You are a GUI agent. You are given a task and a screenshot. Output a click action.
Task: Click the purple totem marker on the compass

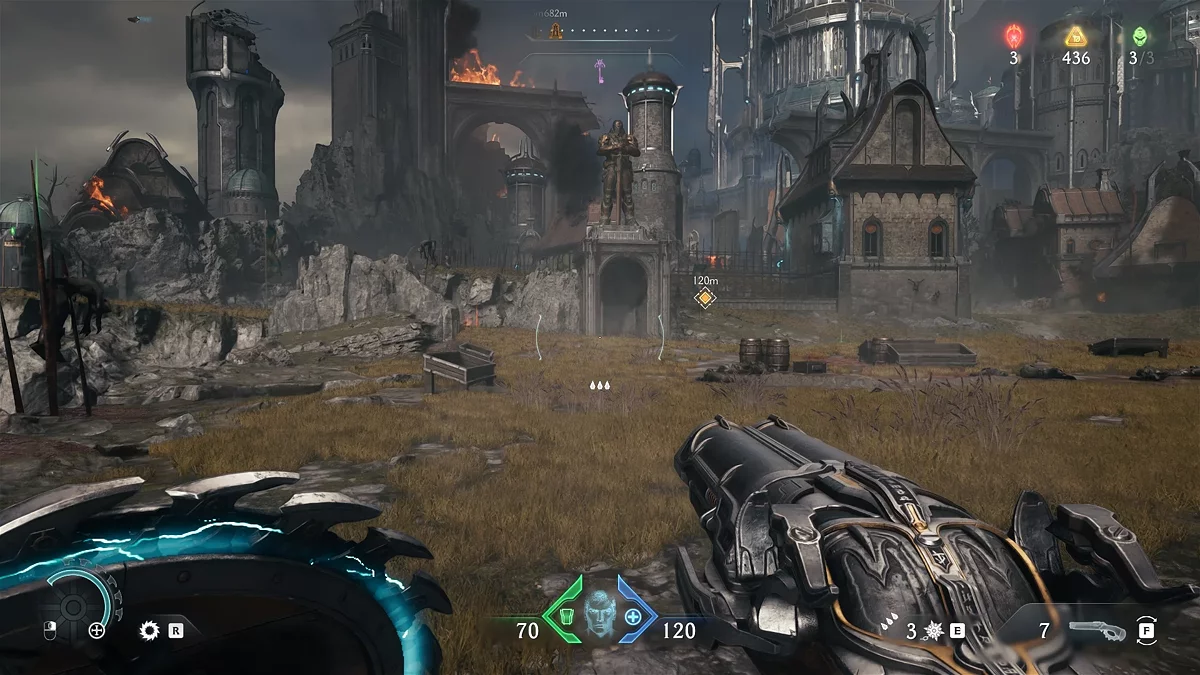pos(600,68)
